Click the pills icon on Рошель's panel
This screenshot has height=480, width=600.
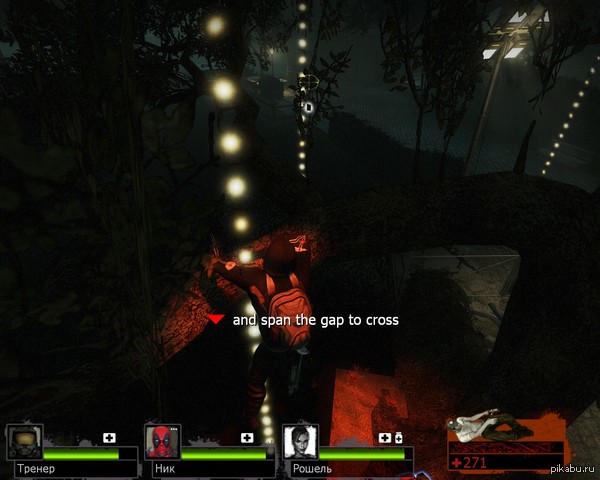pos(398,438)
